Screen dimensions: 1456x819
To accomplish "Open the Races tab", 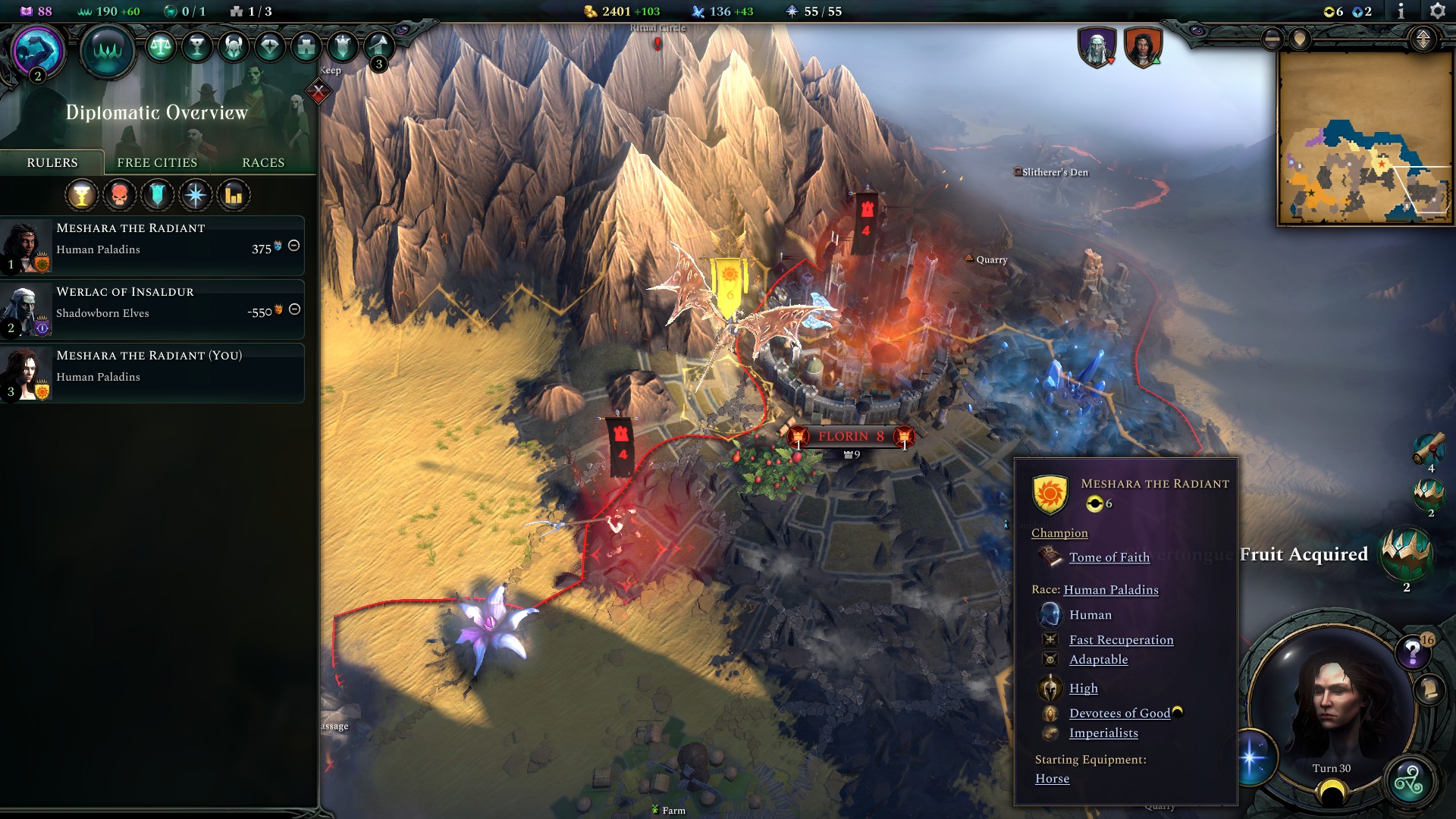I will coord(262,162).
